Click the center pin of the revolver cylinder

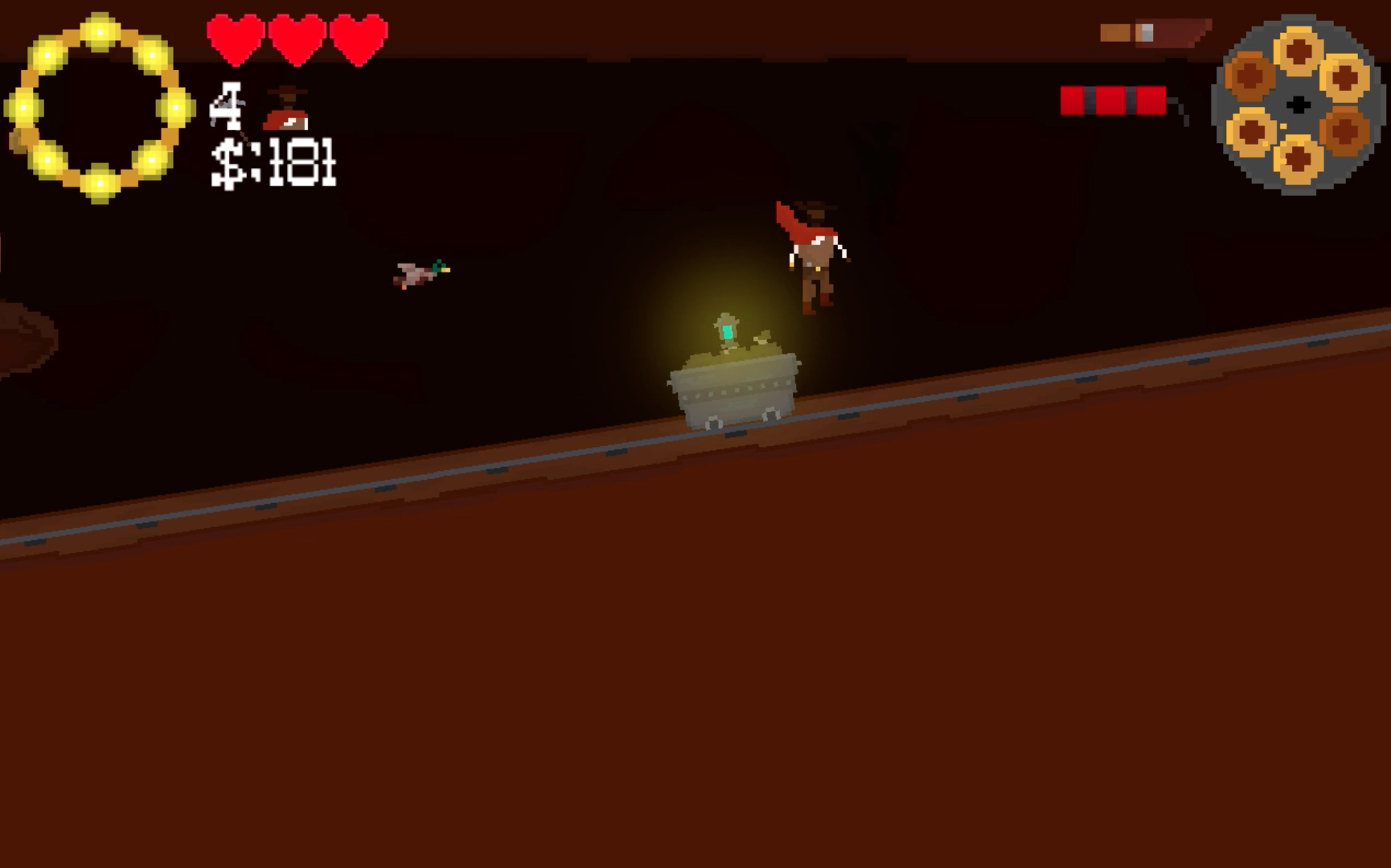[1298, 104]
